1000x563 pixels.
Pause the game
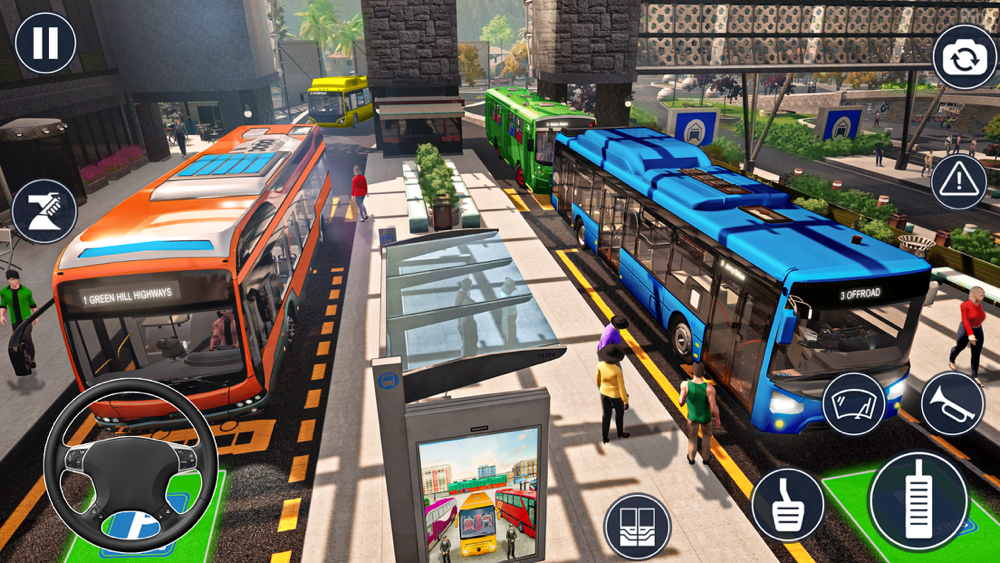[x=45, y=43]
